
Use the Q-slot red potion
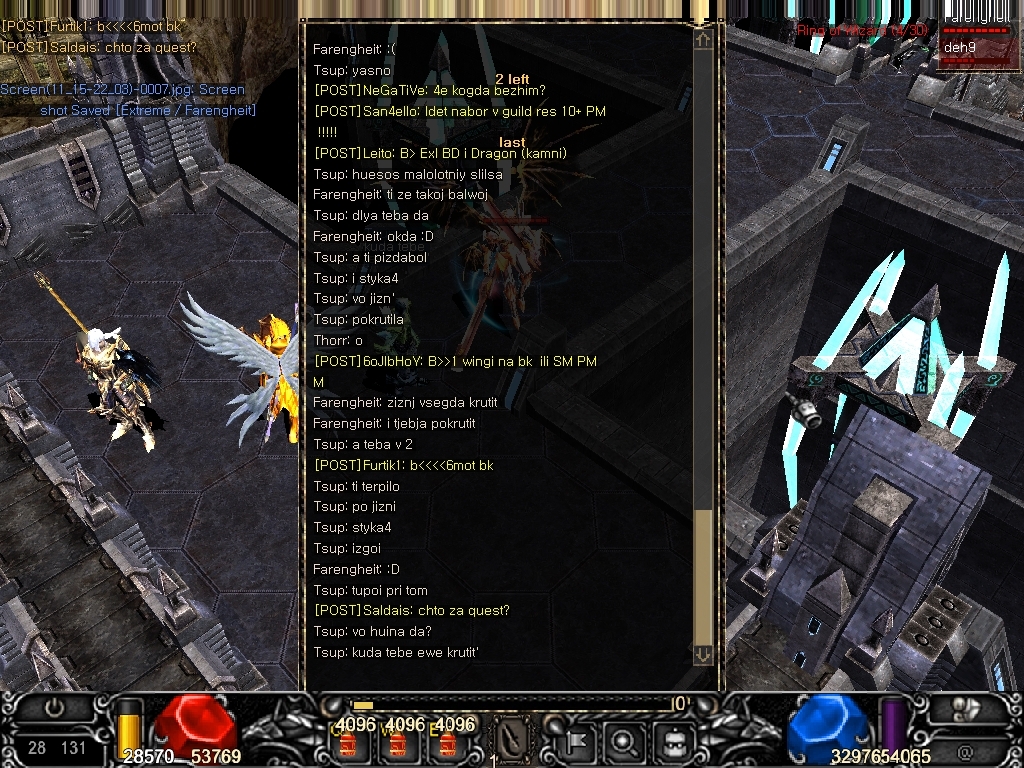(349, 743)
